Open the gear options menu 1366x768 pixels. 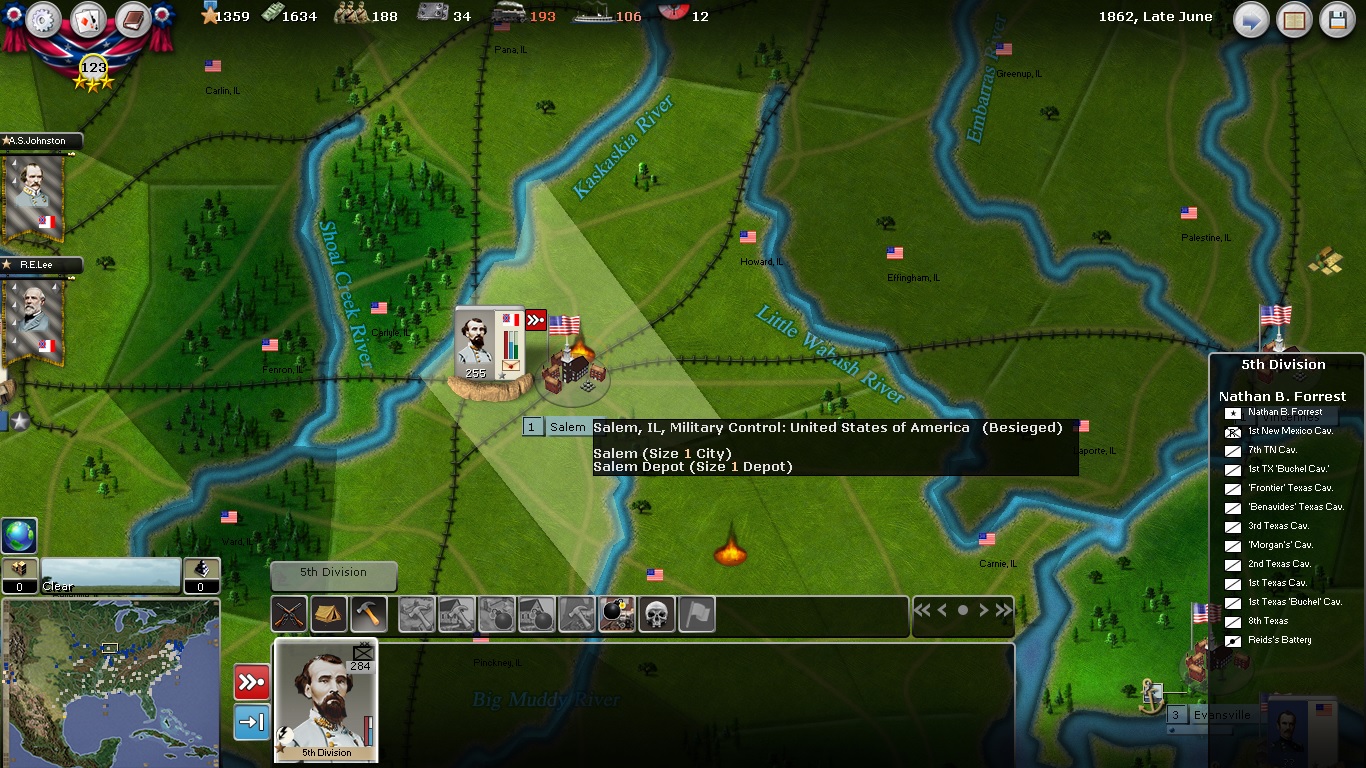[44, 20]
